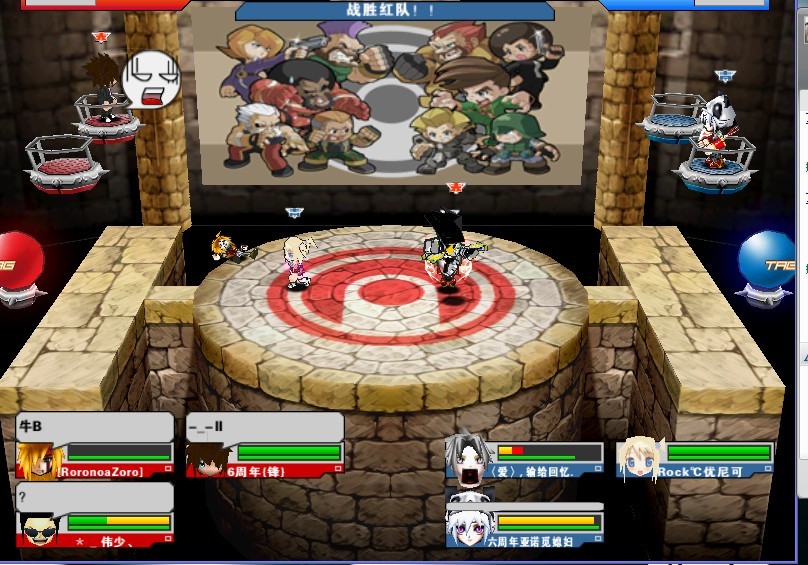Click the red TAG orb
Image resolution: width=808 pixels, height=565 pixels.
pos(20,262)
